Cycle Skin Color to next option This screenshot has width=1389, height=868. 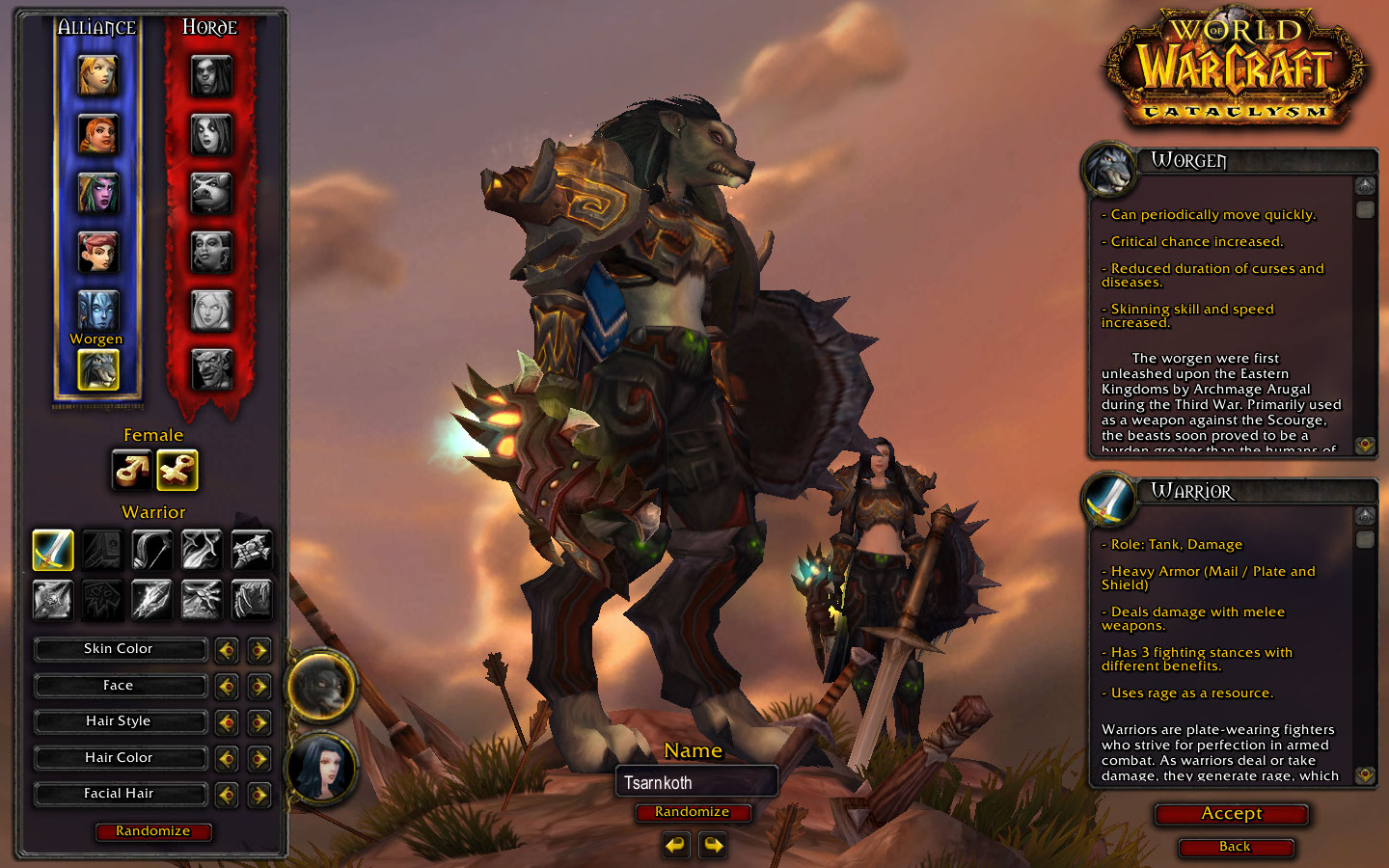tap(259, 650)
